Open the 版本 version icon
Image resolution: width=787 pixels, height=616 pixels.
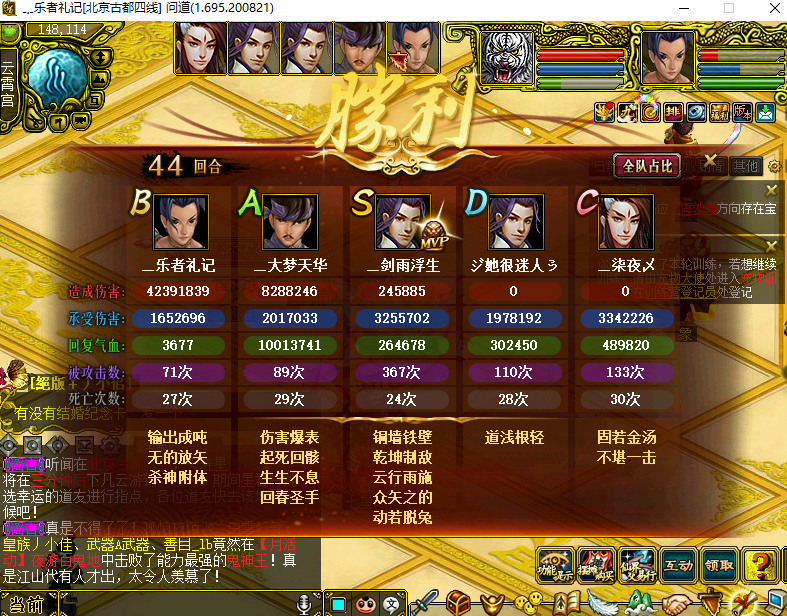click(741, 112)
